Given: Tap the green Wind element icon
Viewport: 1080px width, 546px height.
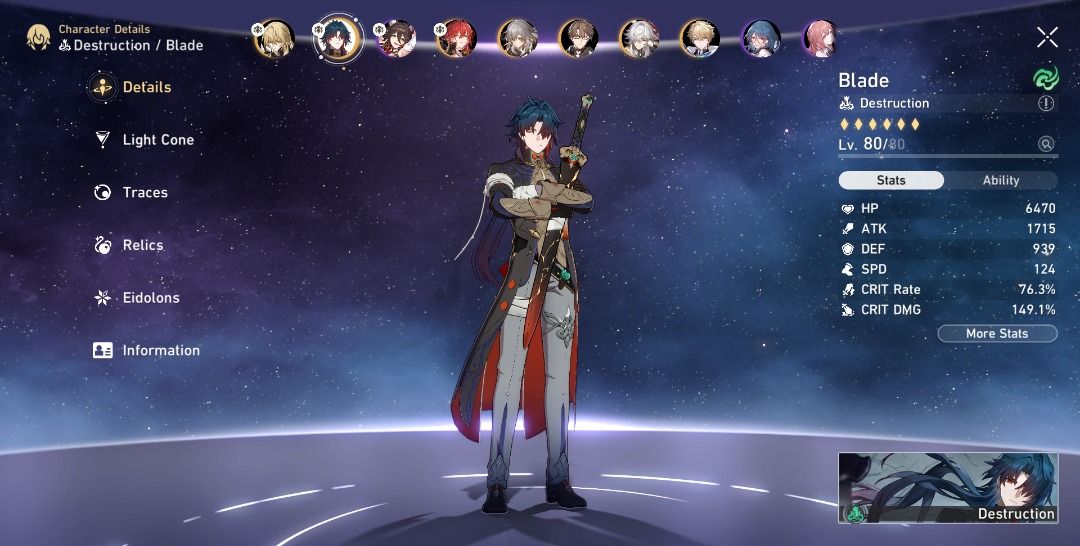Looking at the screenshot, I should click(x=1046, y=78).
